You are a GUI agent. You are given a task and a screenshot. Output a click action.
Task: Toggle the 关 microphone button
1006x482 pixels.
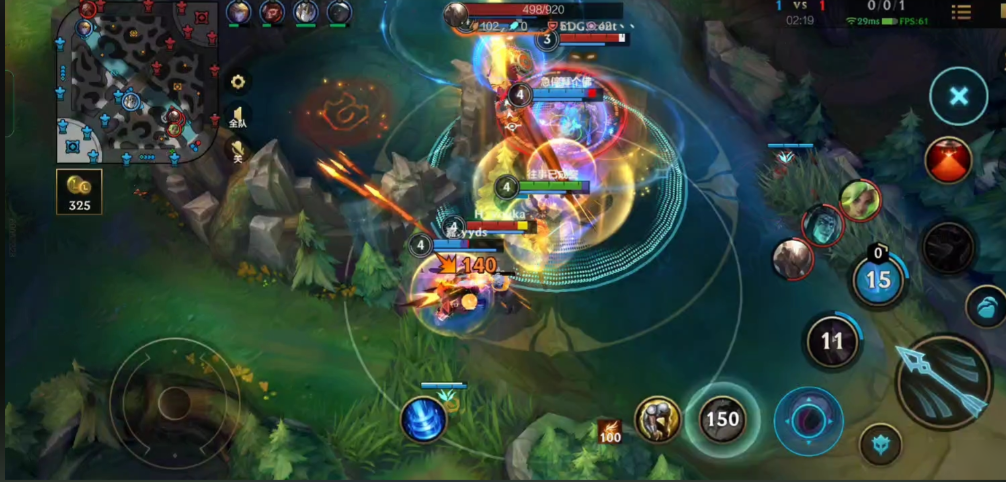238,152
